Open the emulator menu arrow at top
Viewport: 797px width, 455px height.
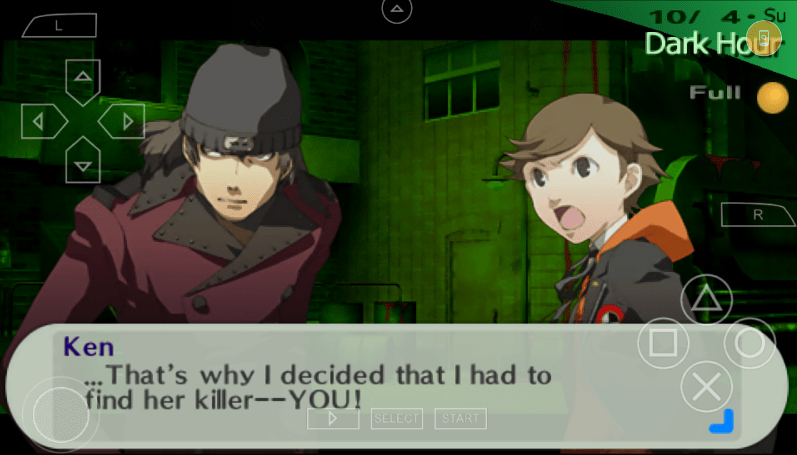[x=397, y=11]
